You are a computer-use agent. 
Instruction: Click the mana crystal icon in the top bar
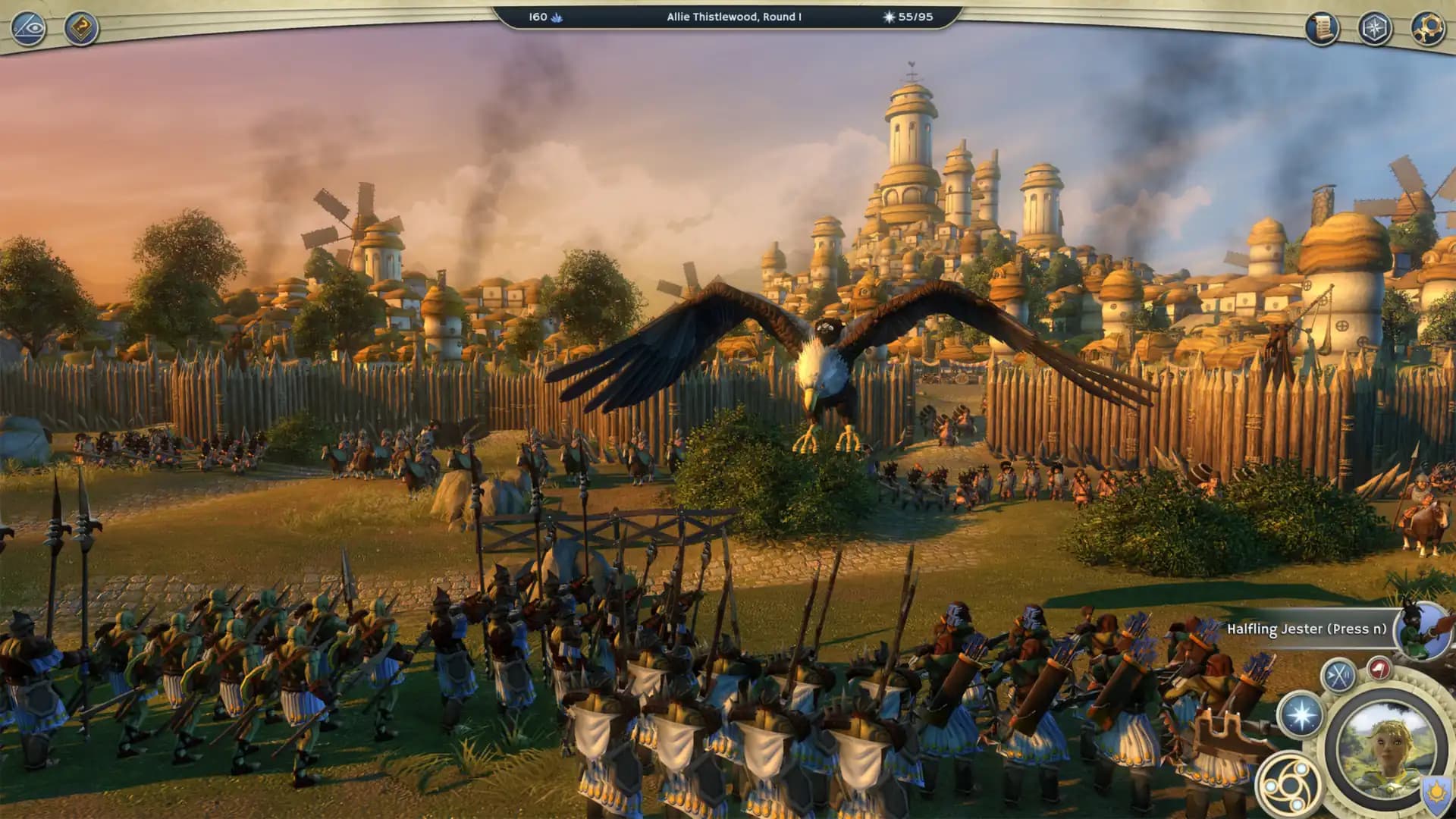[557, 17]
